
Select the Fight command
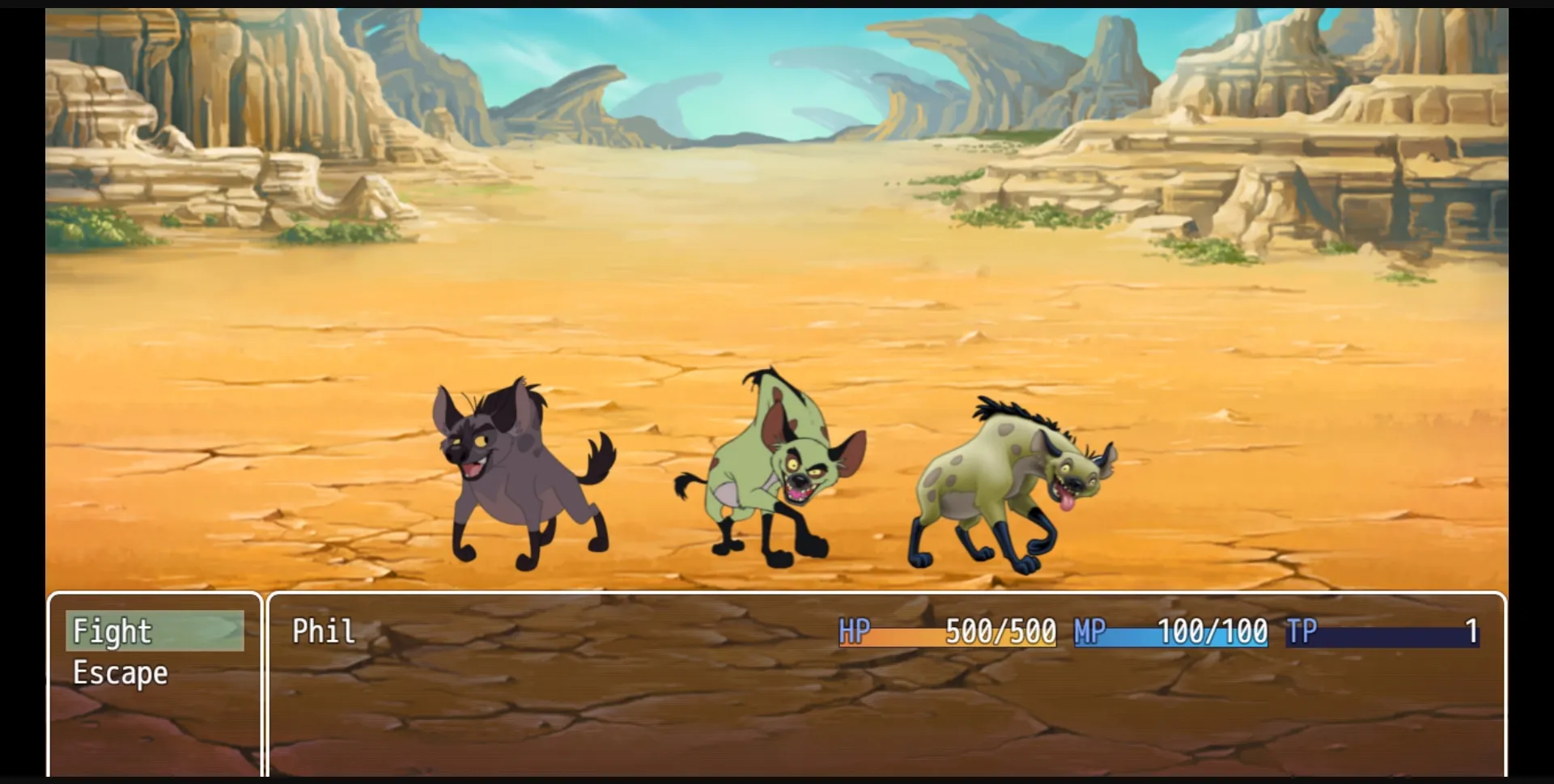coord(112,632)
